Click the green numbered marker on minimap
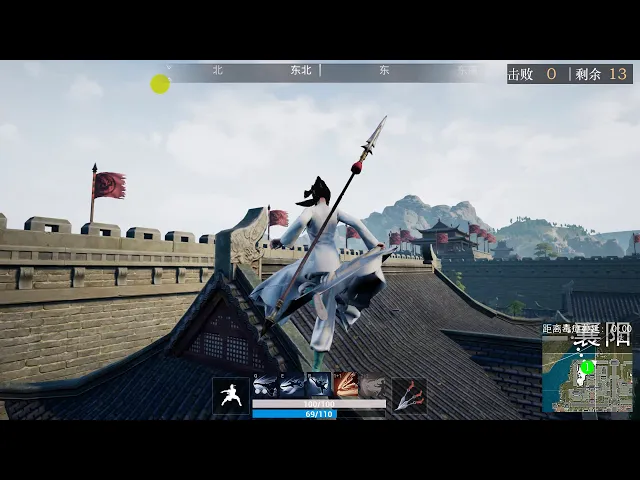The height and width of the screenshot is (480, 640). 588,367
